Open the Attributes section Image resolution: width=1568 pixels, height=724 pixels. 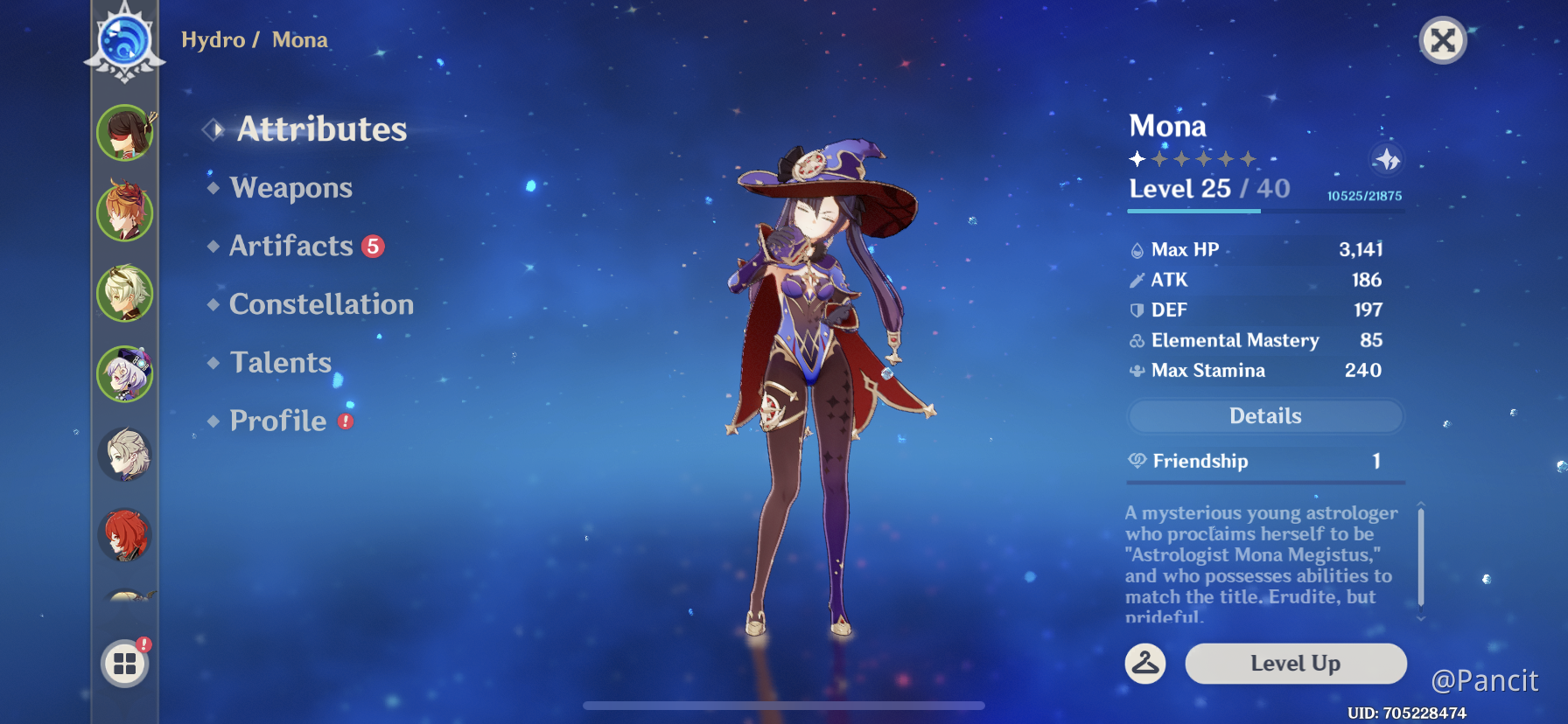coord(321,129)
